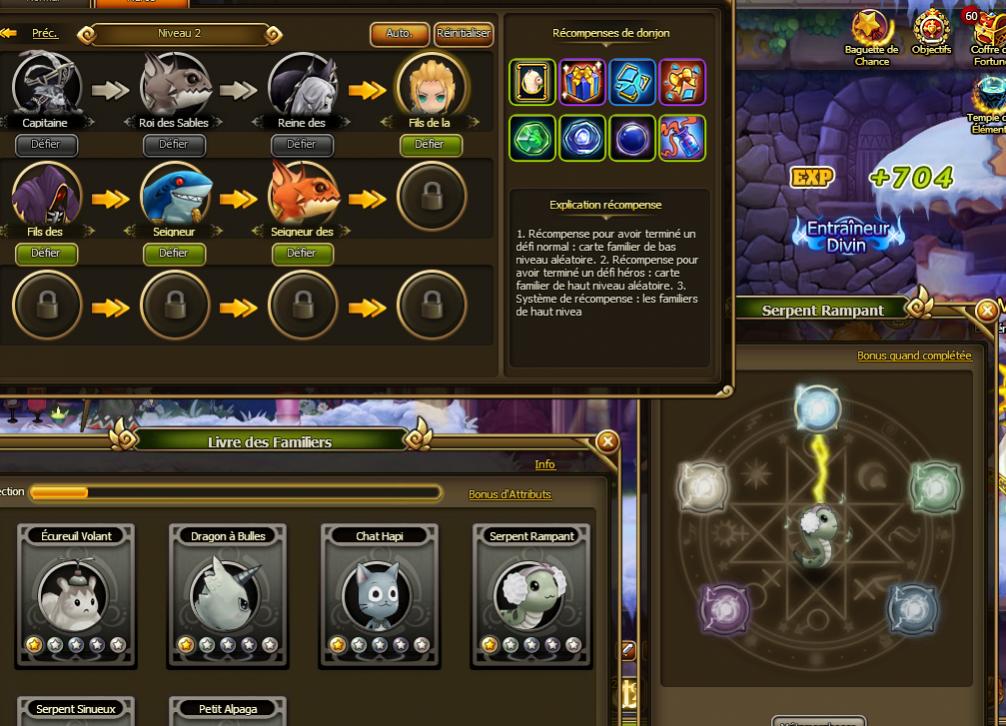Close the Serpent Rampant panel

(x=987, y=310)
